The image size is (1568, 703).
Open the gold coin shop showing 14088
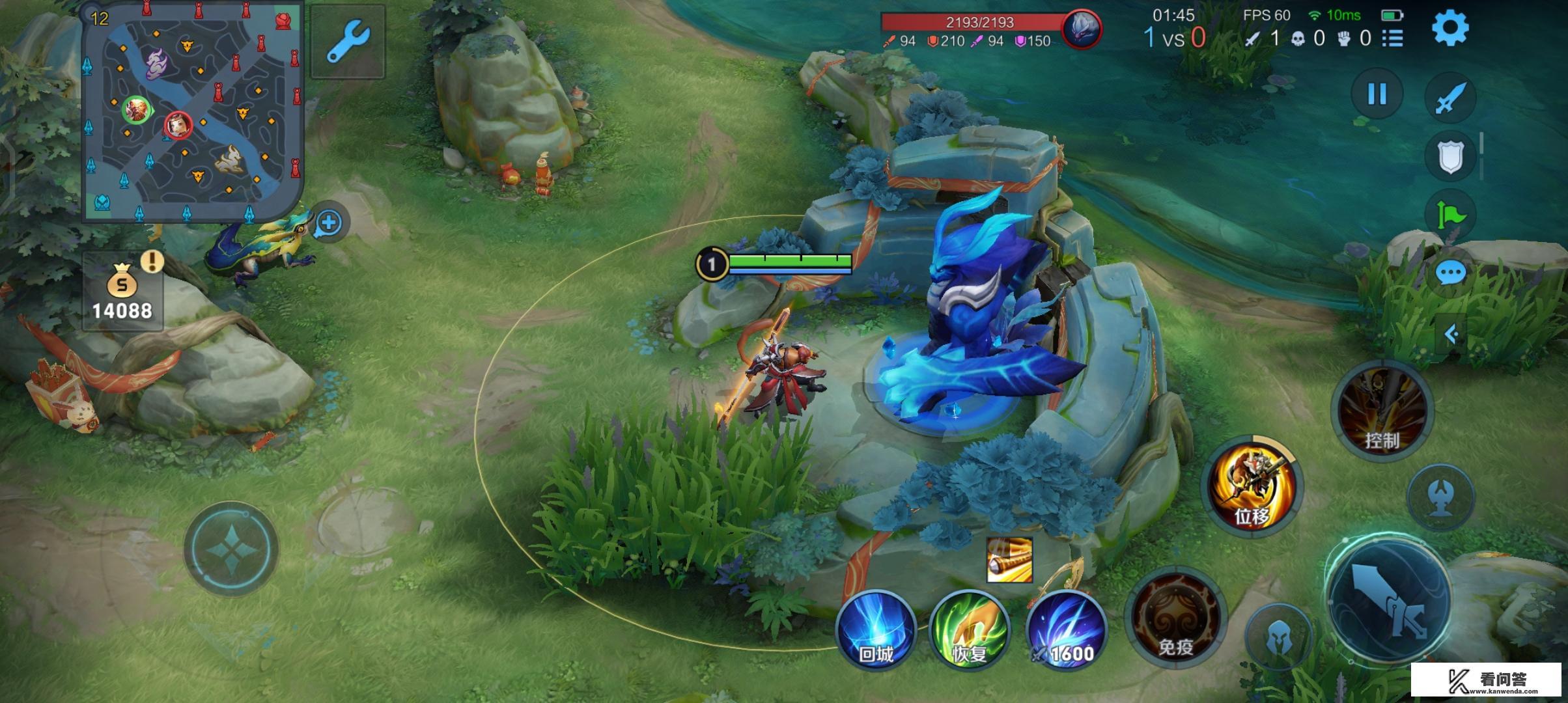122,293
